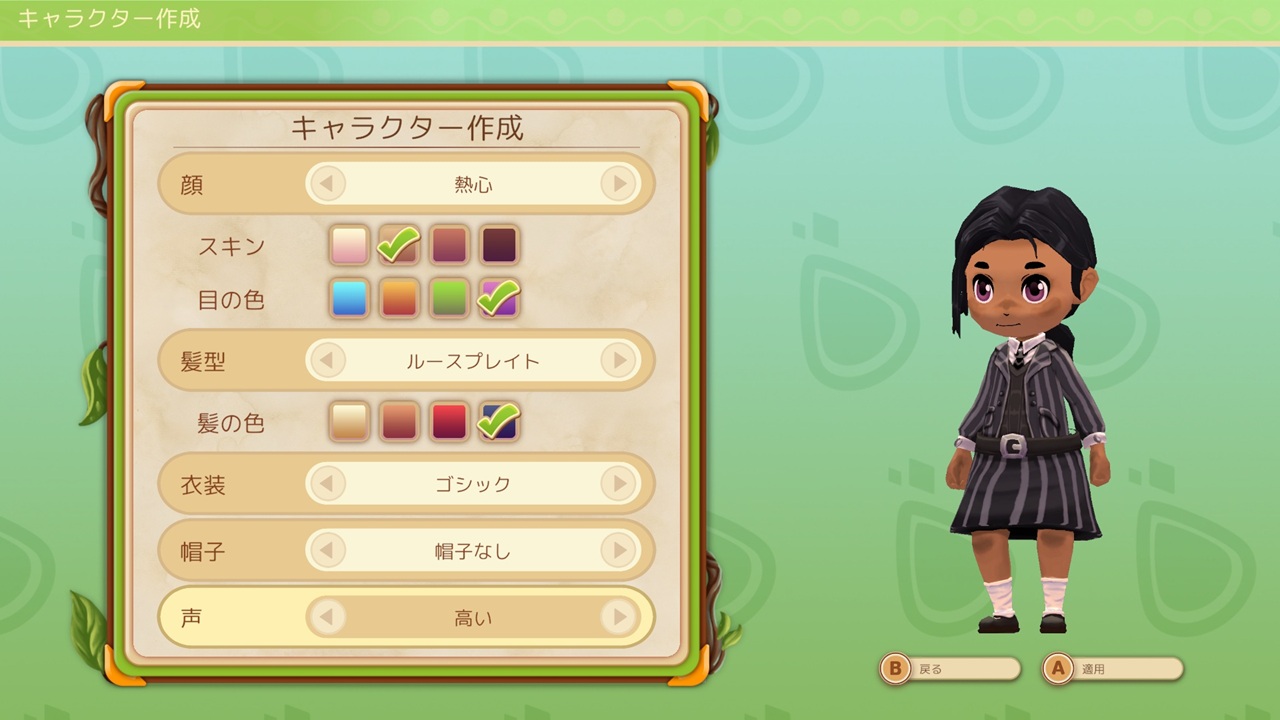Click the right arrow for 顔 (face)
Screen dimensions: 1280x720
[x=619, y=184]
